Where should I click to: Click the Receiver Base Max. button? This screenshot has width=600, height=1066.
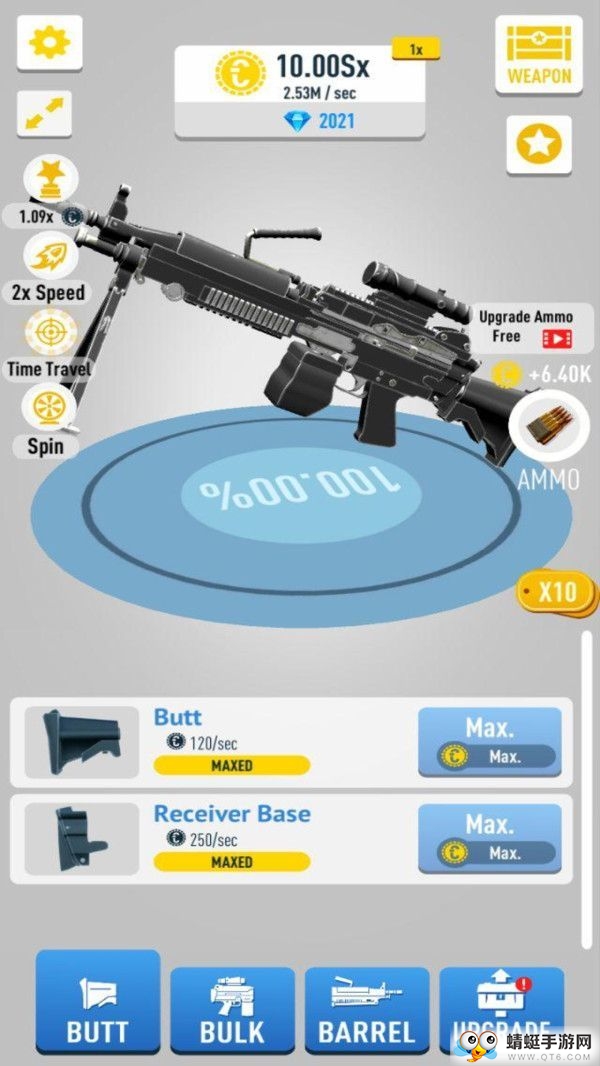pos(489,838)
